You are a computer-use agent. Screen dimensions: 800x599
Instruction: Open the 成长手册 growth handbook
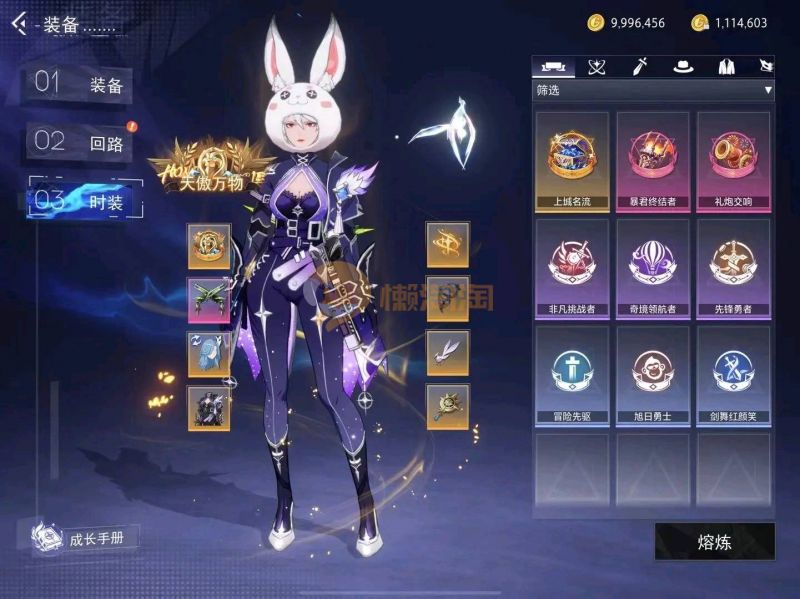(x=85, y=539)
